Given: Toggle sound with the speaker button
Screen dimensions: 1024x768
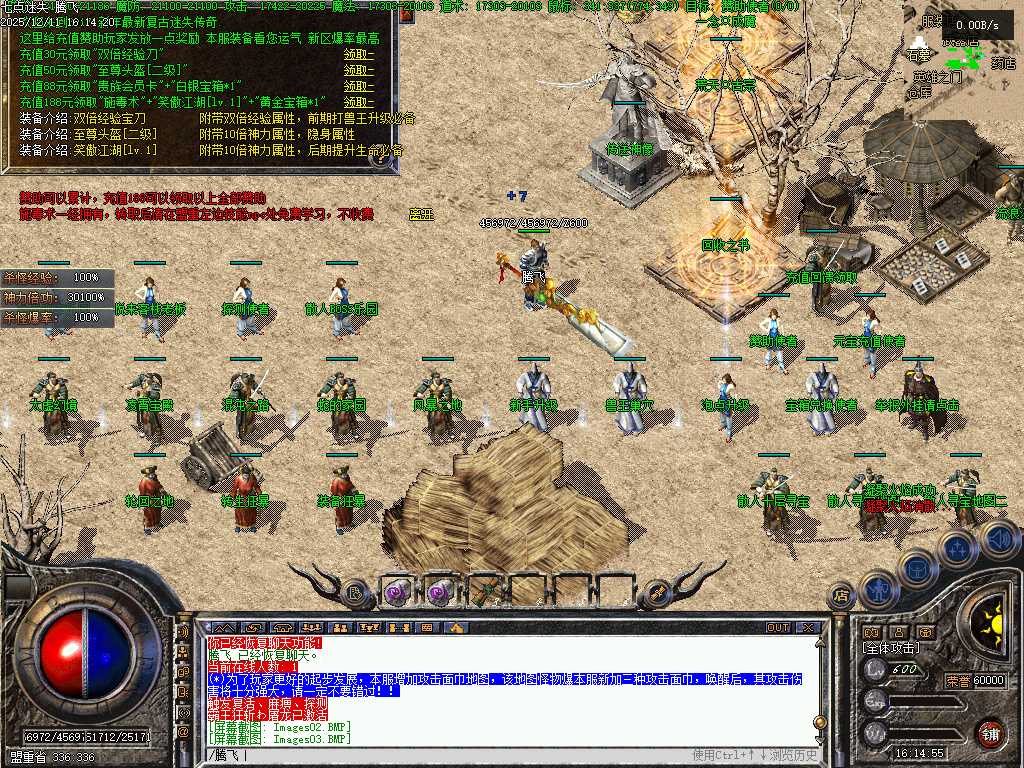Looking at the screenshot, I should tap(997, 539).
